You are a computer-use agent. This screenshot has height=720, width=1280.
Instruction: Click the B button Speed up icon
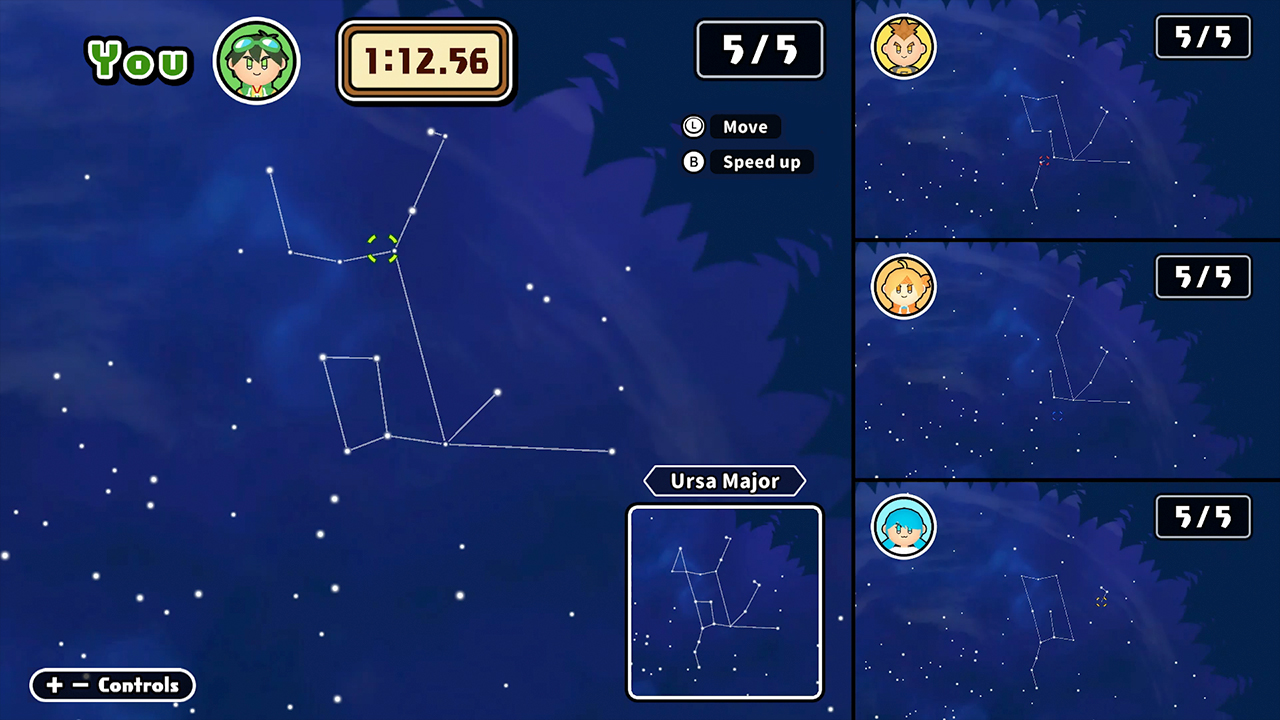point(693,162)
